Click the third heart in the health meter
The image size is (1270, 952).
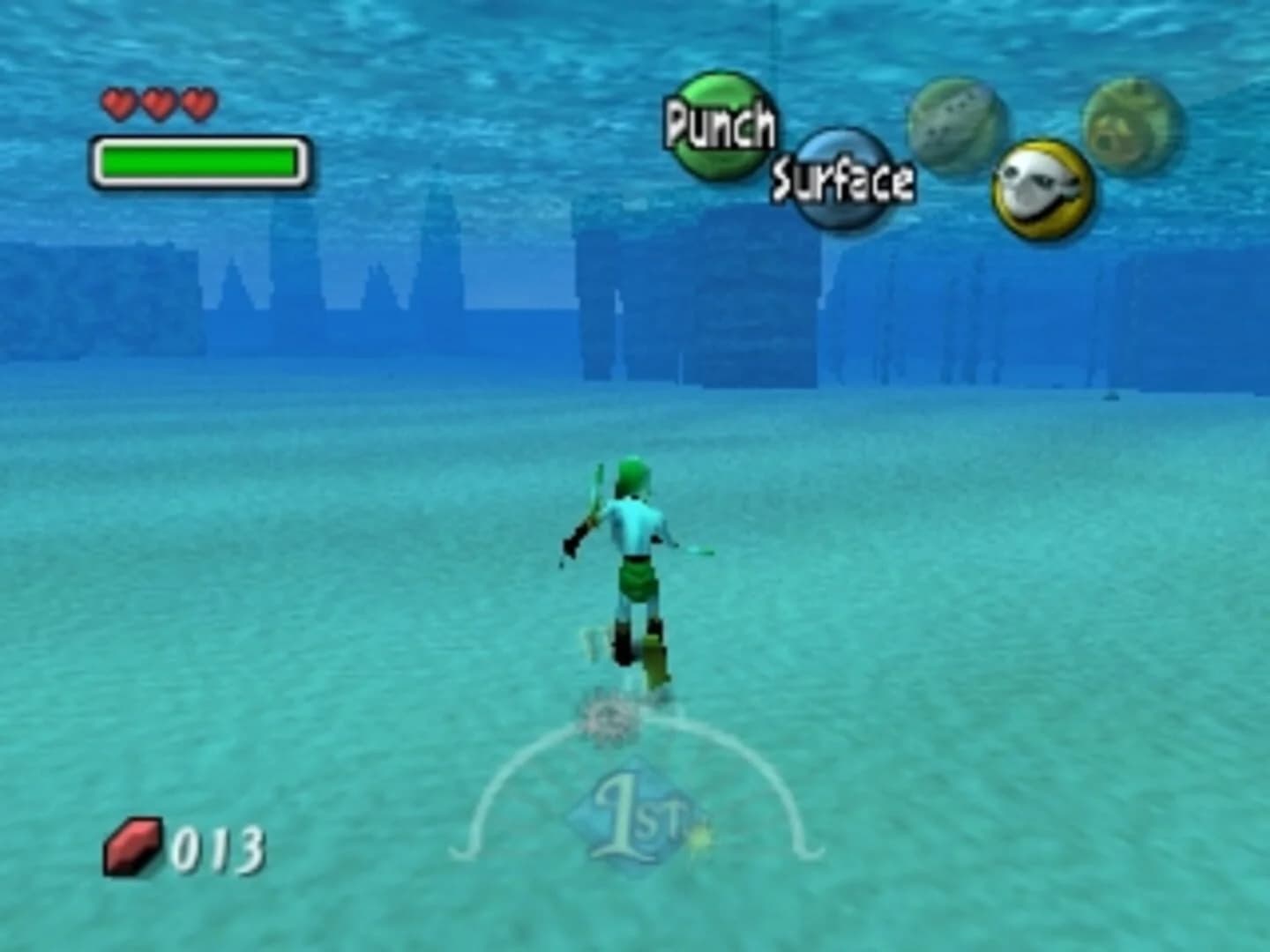click(x=201, y=101)
